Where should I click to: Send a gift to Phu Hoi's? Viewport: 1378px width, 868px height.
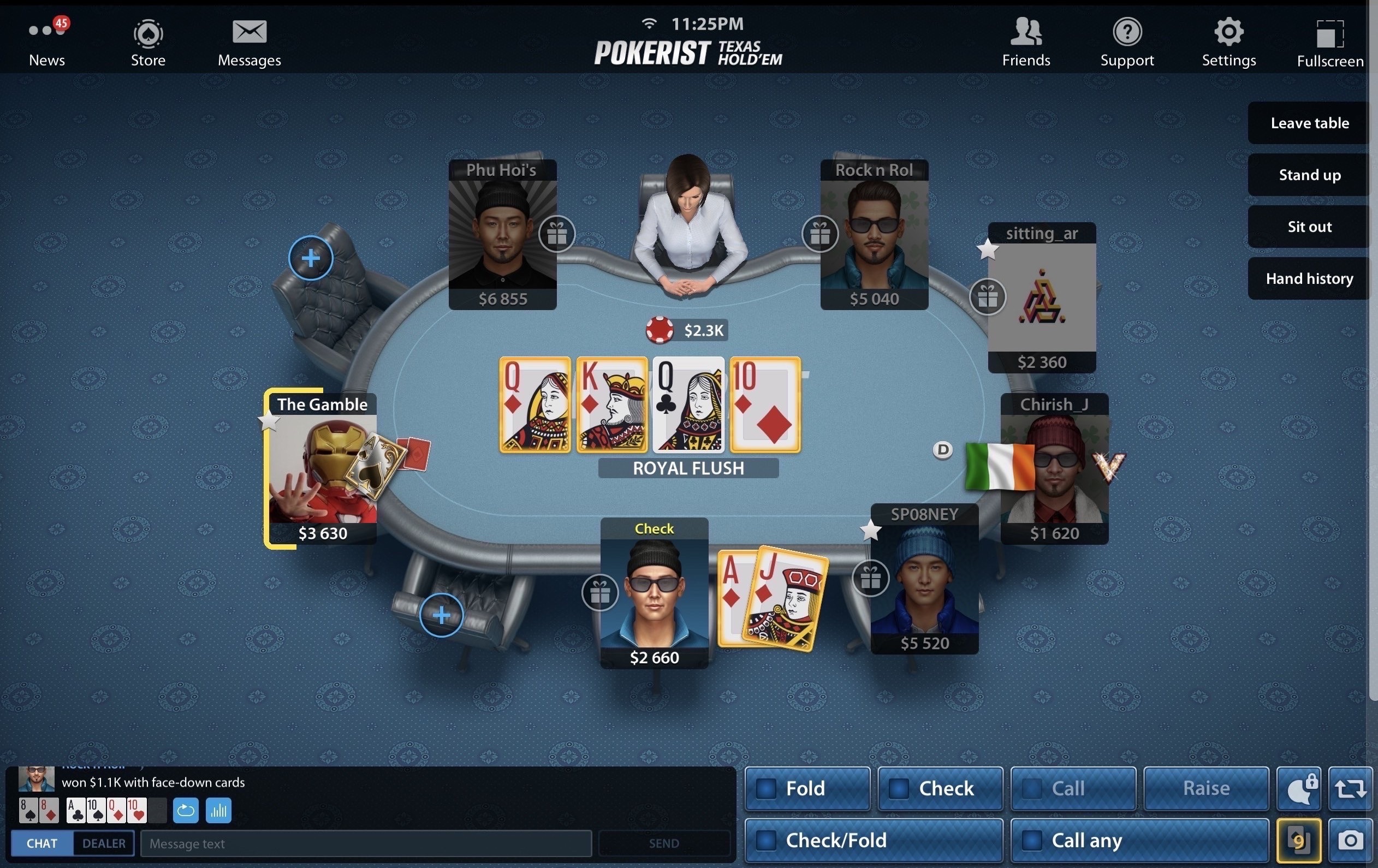(557, 234)
